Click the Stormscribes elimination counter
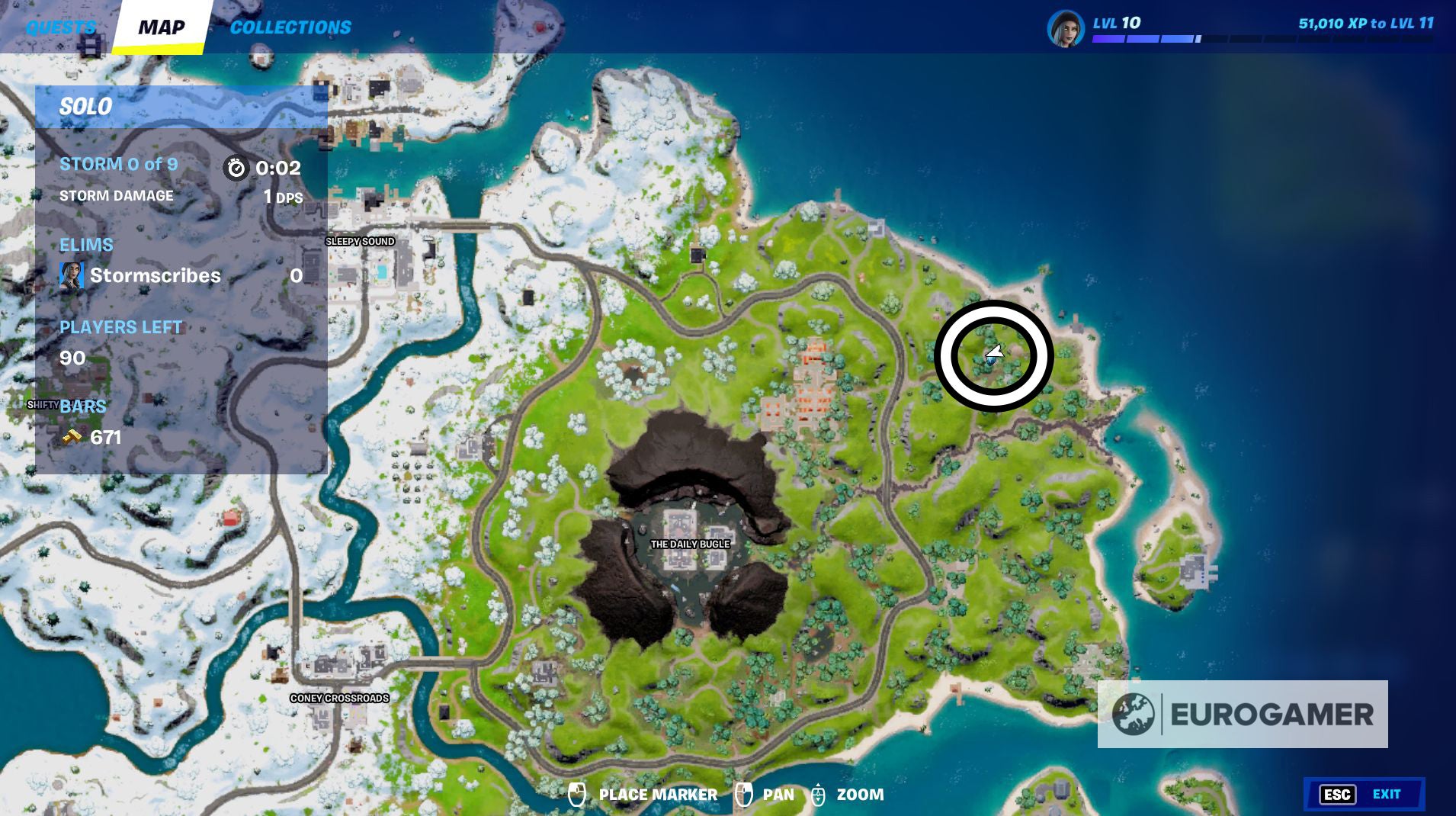 click(x=296, y=275)
